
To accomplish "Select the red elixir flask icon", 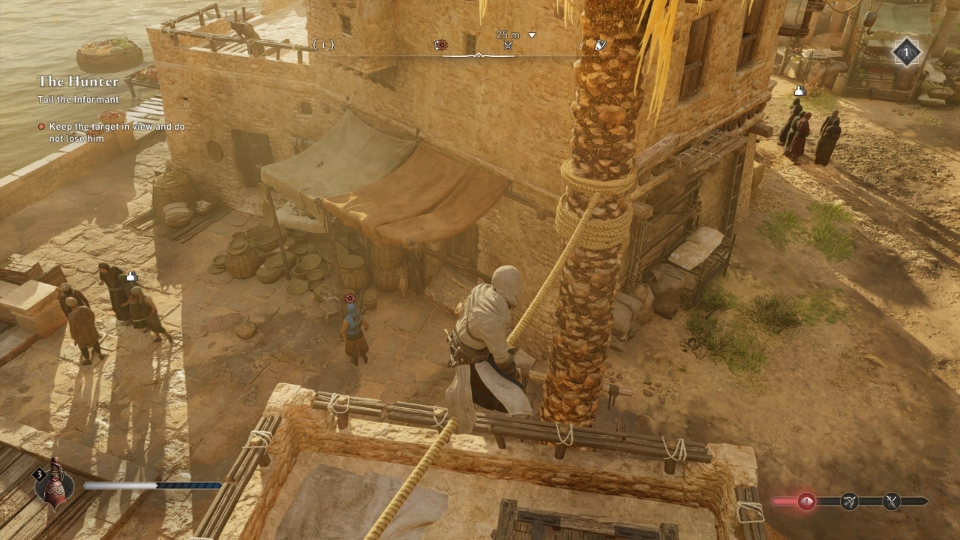I will point(53,483).
